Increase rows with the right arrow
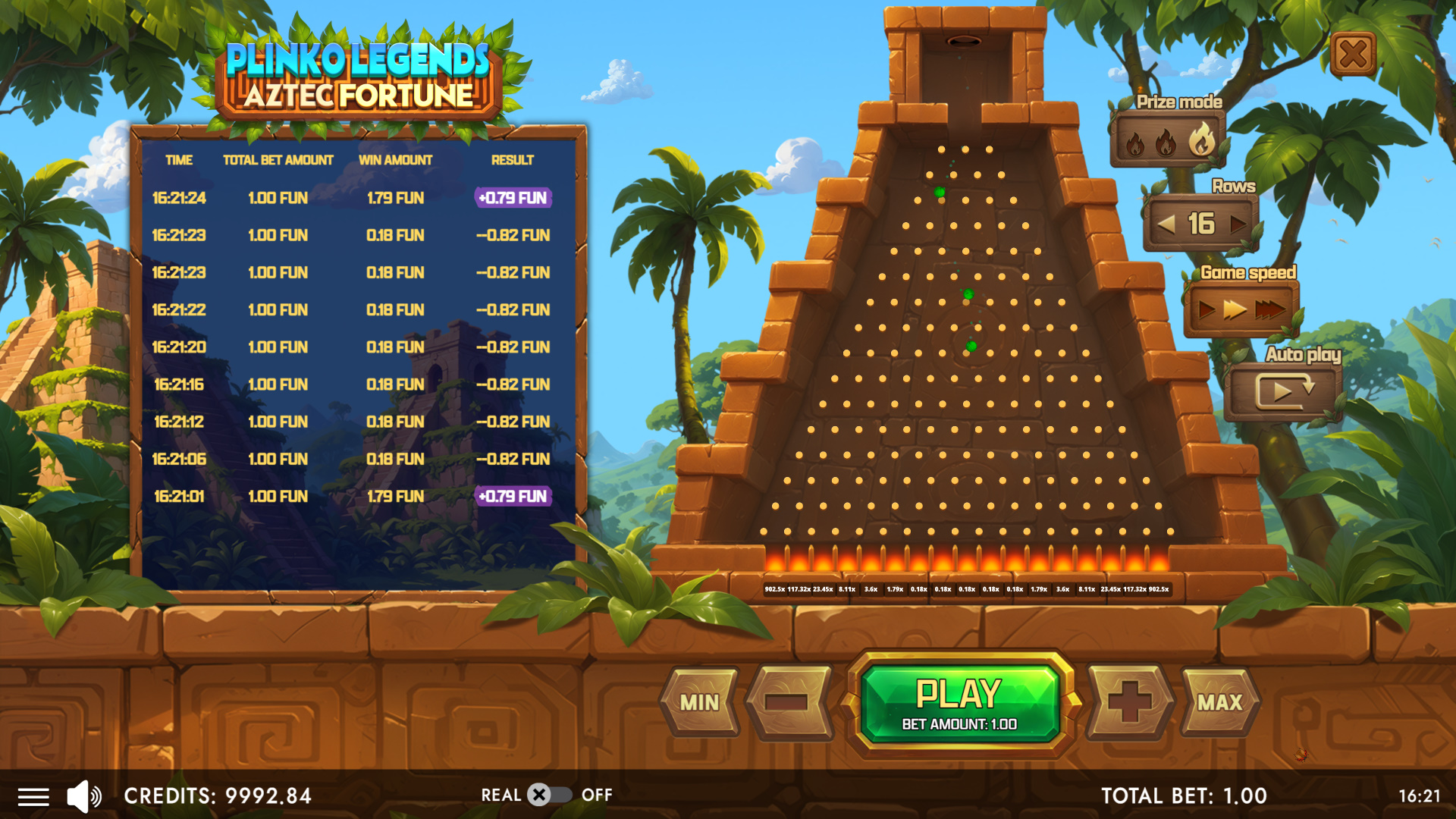 click(x=1238, y=224)
